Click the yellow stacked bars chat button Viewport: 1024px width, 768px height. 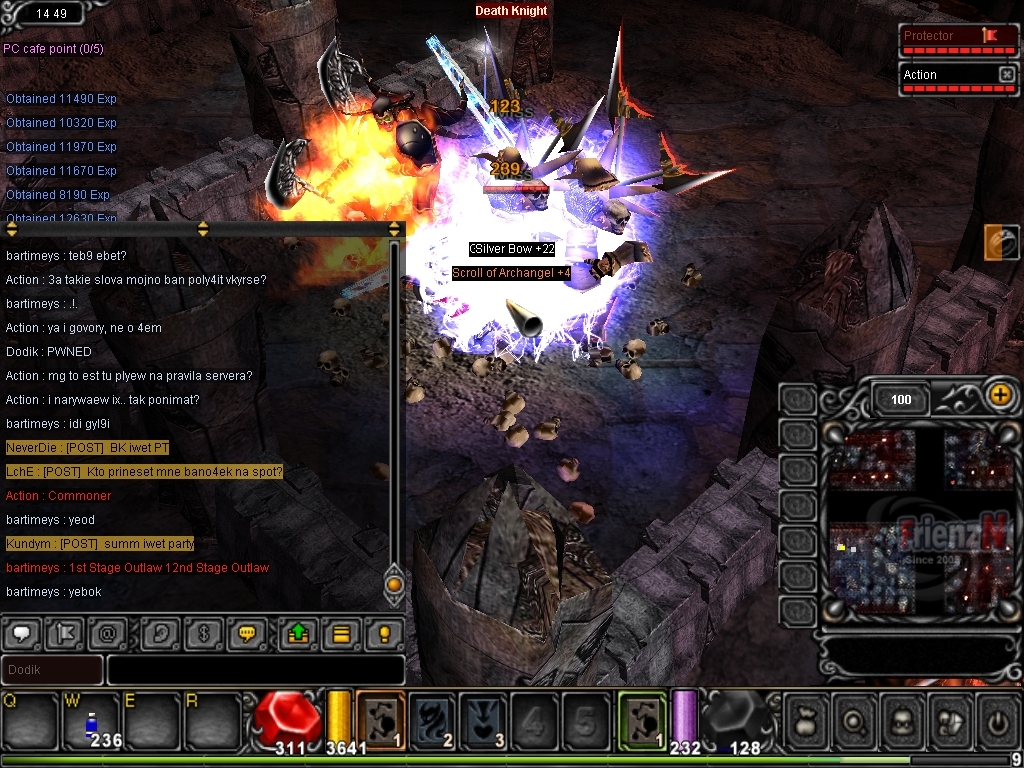point(341,633)
